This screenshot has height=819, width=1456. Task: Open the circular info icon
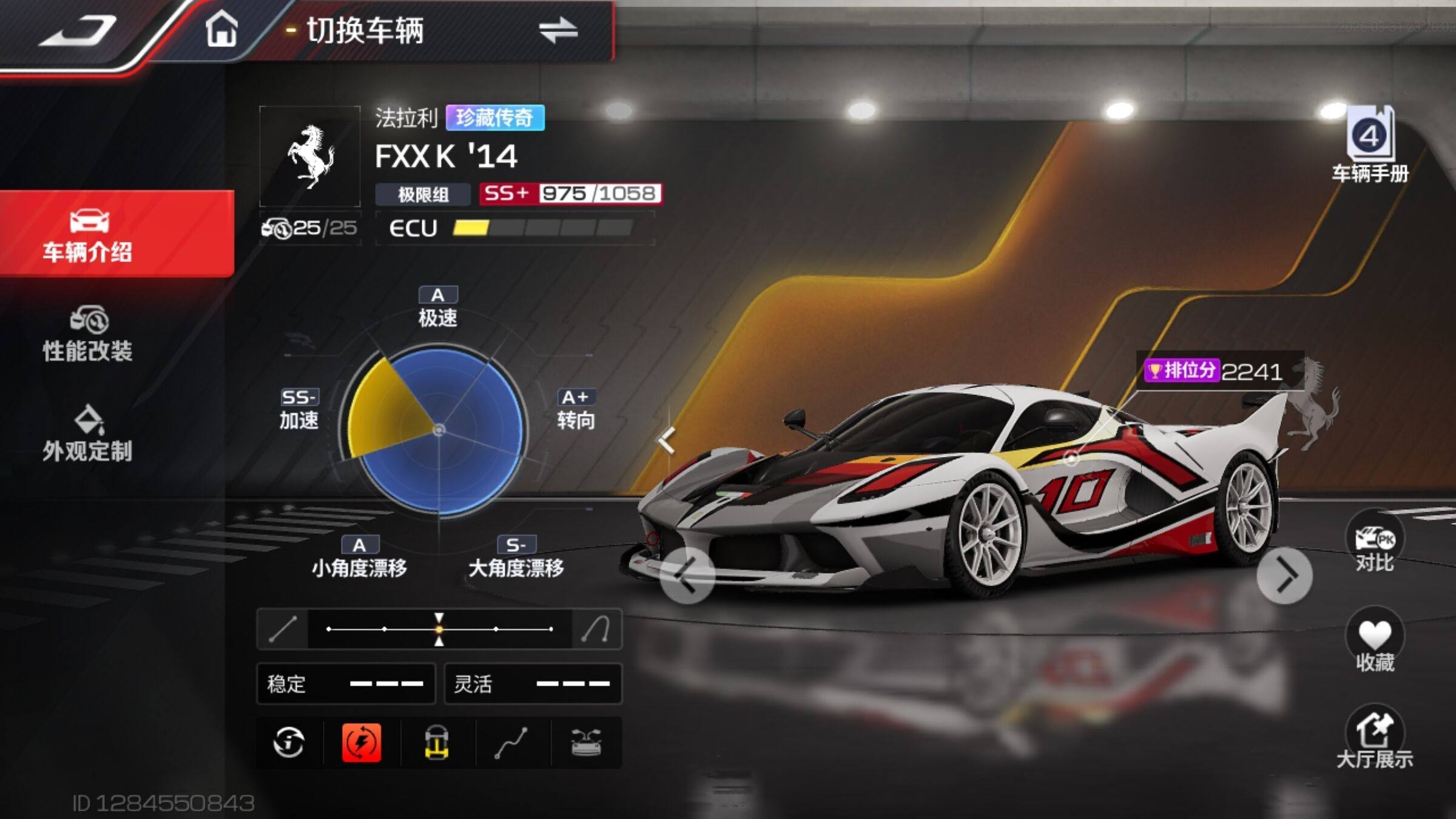289,743
